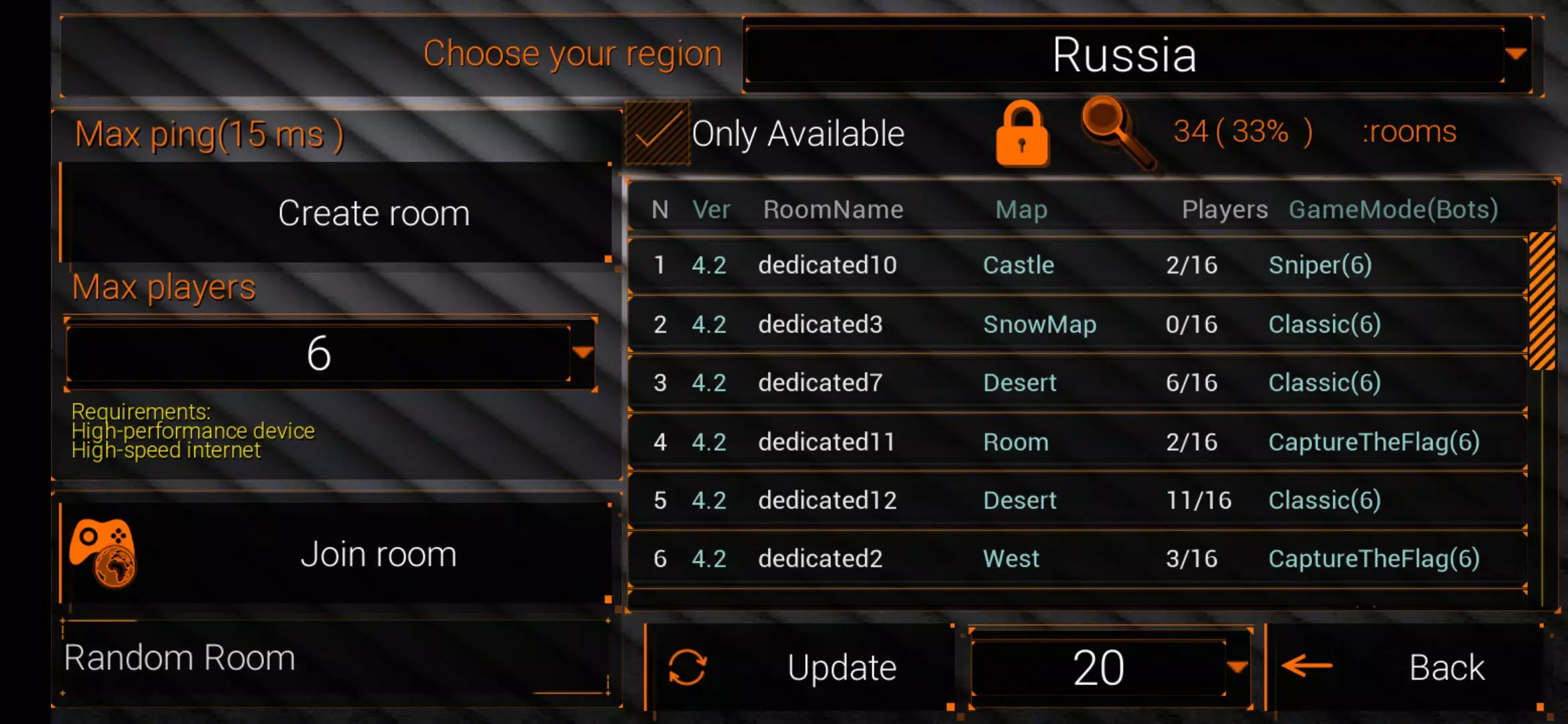Screen dimensions: 1568x724
Task: Click the Max ping setting label
Action: (208, 133)
